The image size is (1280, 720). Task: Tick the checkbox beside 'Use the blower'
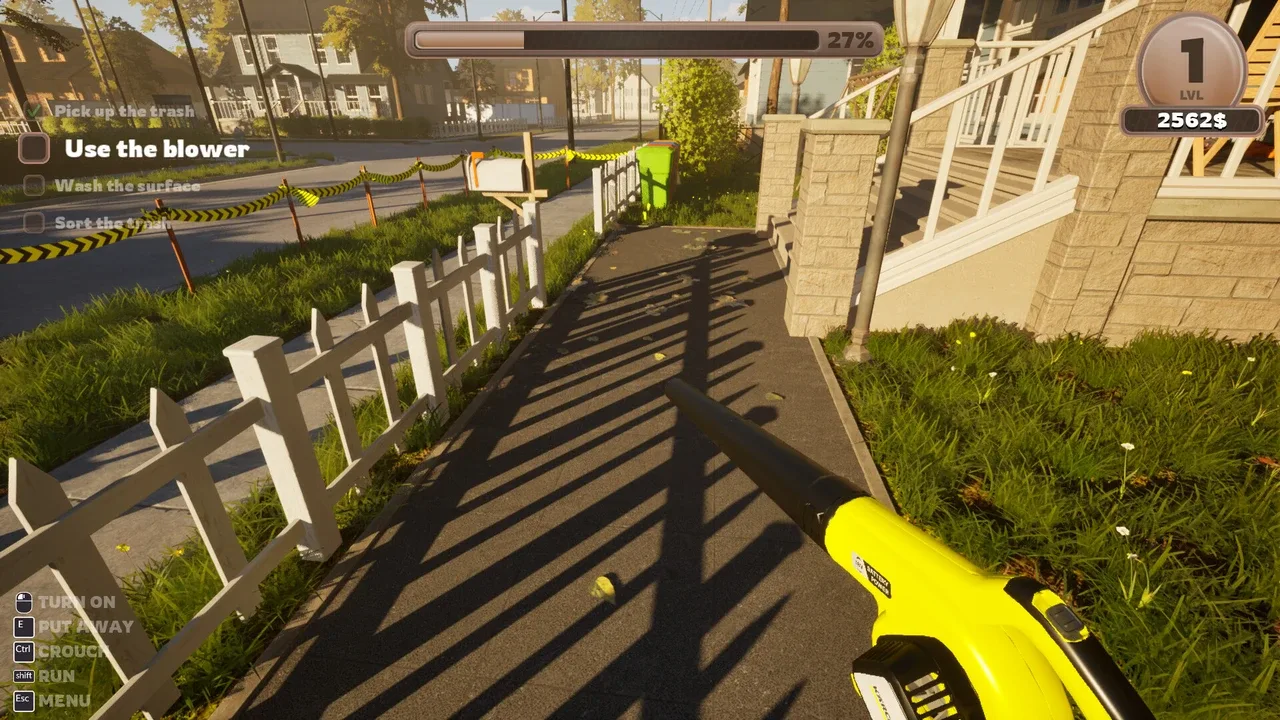pyautogui.click(x=34, y=149)
